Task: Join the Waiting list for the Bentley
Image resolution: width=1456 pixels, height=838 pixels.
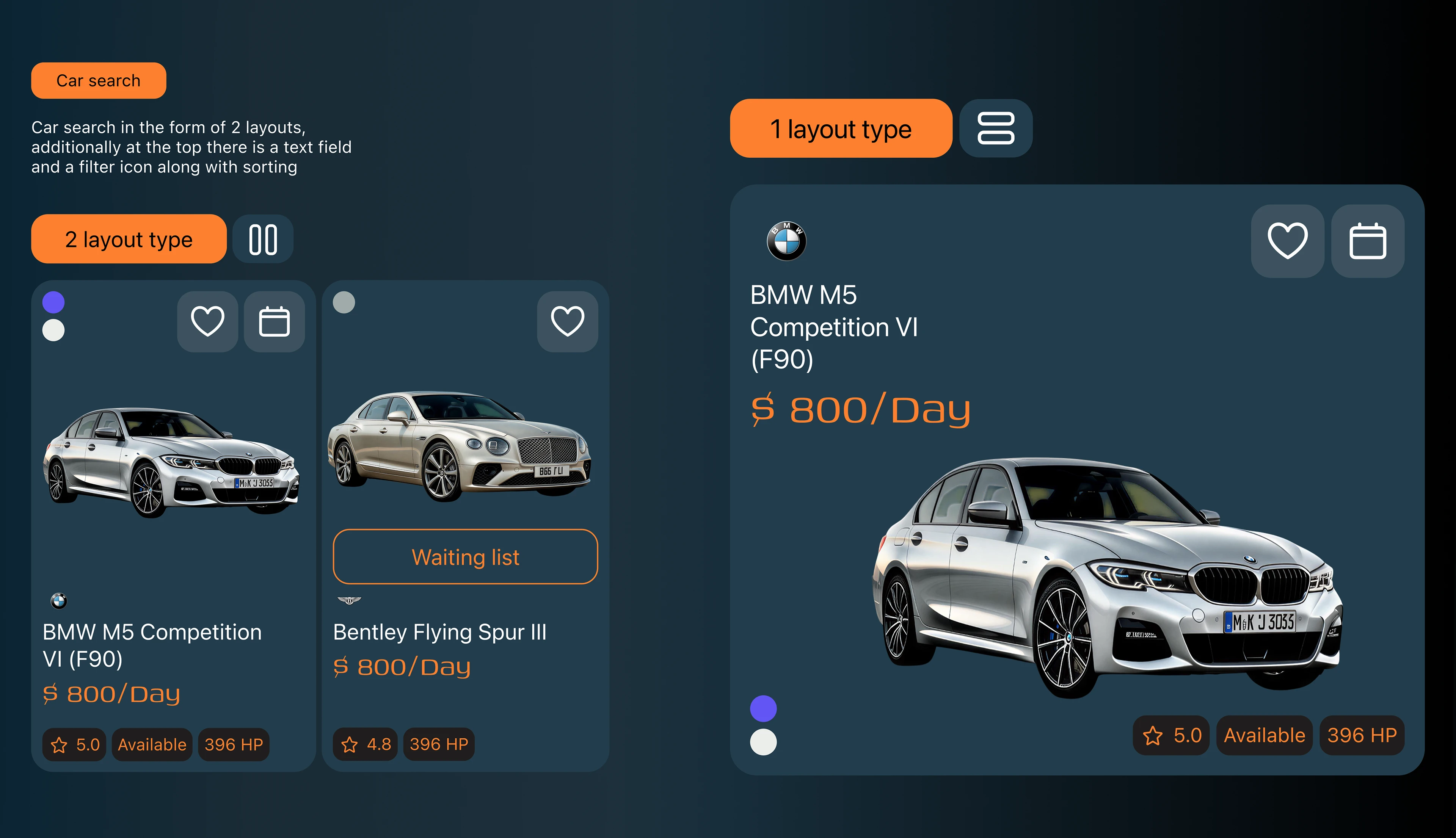Action: point(464,556)
